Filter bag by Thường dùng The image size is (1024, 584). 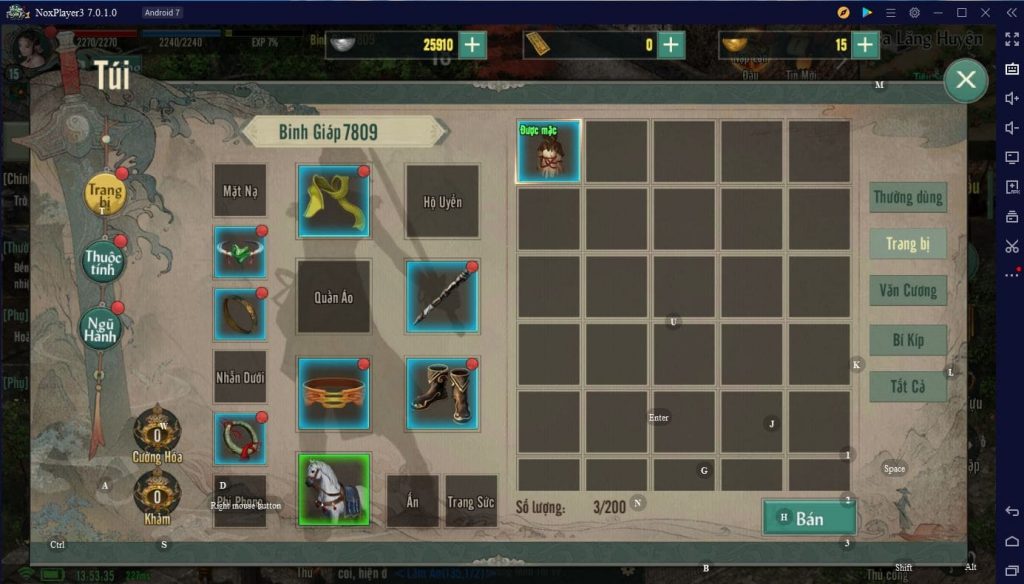[908, 197]
